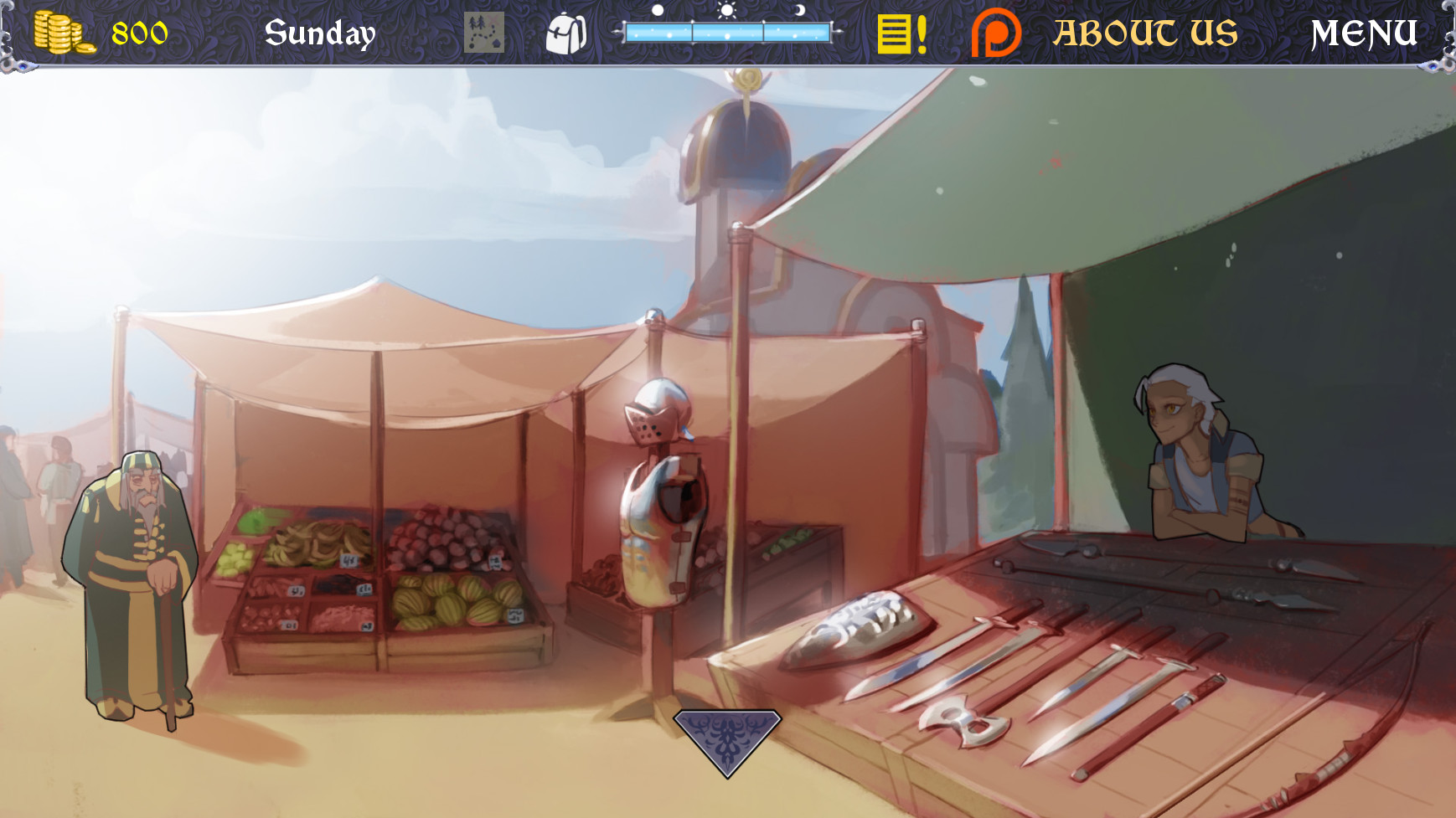Image resolution: width=1456 pixels, height=818 pixels.
Task: Click the stack of gold coins
Action: pyautogui.click(x=63, y=32)
